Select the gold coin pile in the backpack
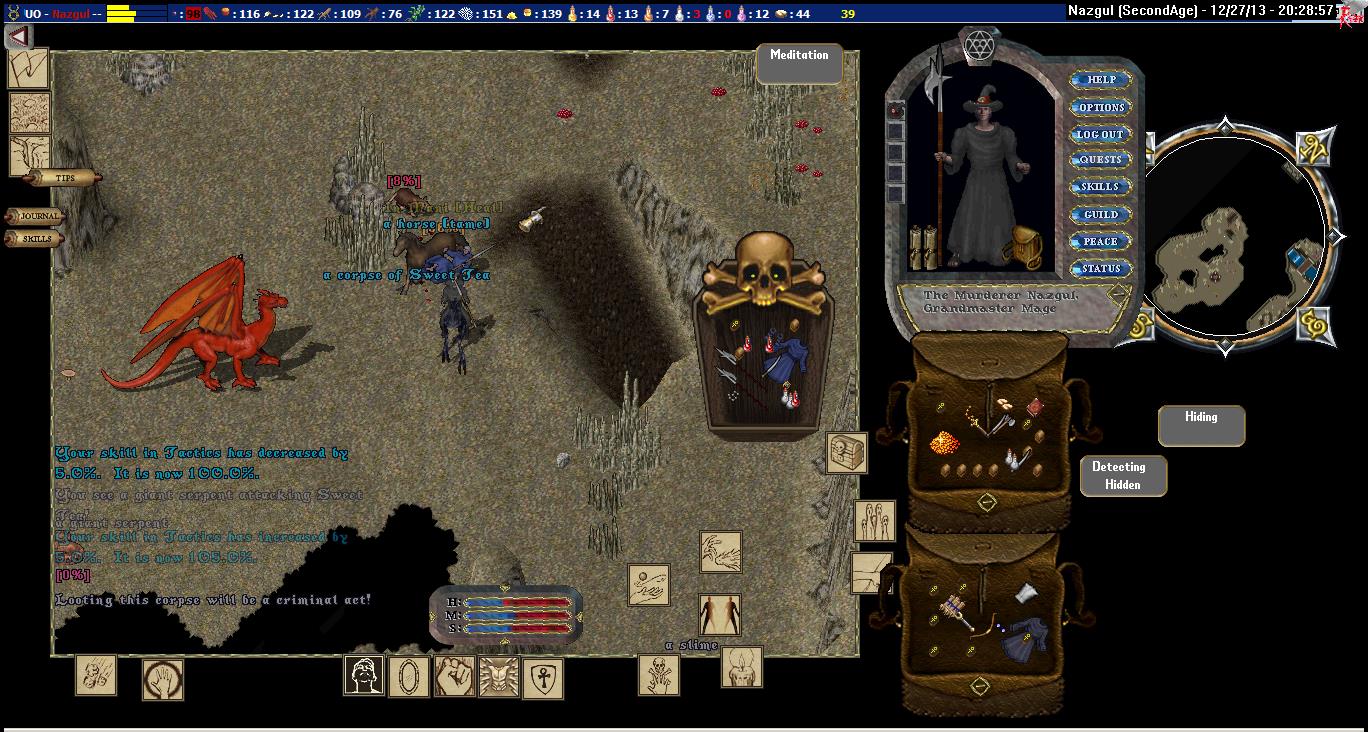Screen dimensions: 1368x732 pos(945,441)
